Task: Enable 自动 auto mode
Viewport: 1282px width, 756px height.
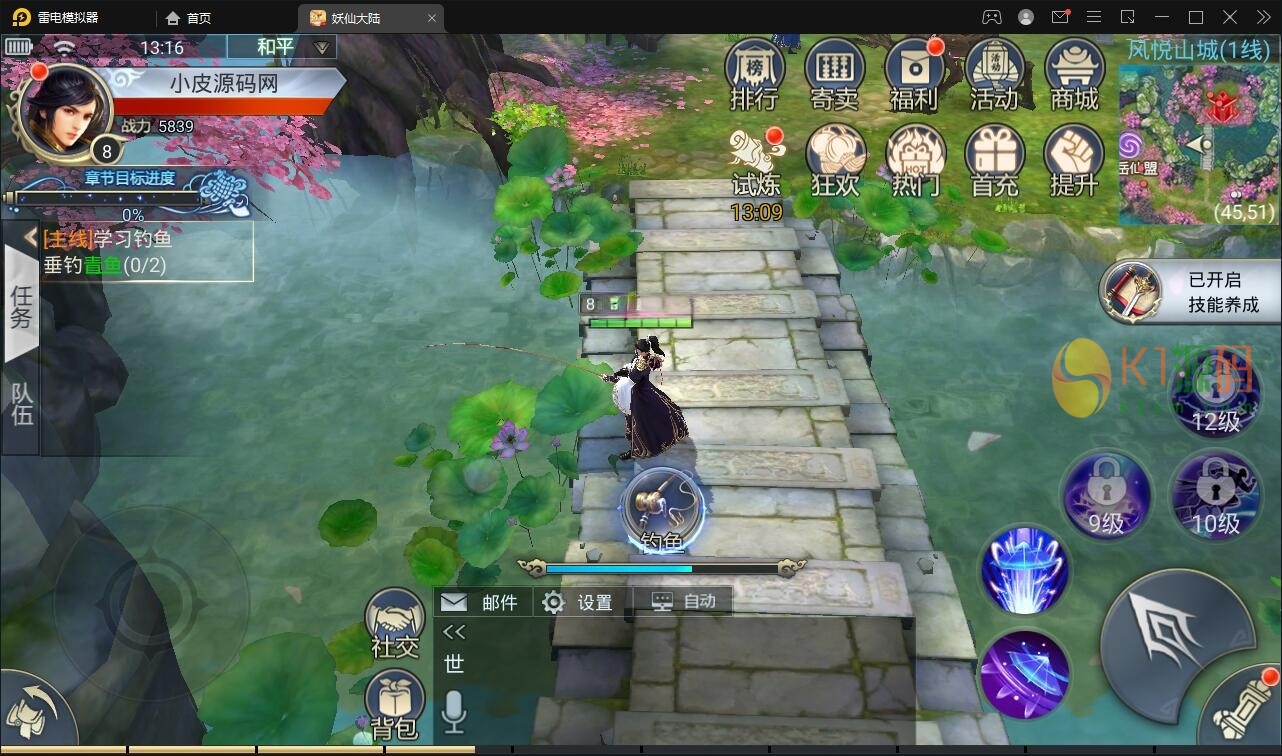Action: pos(684,601)
